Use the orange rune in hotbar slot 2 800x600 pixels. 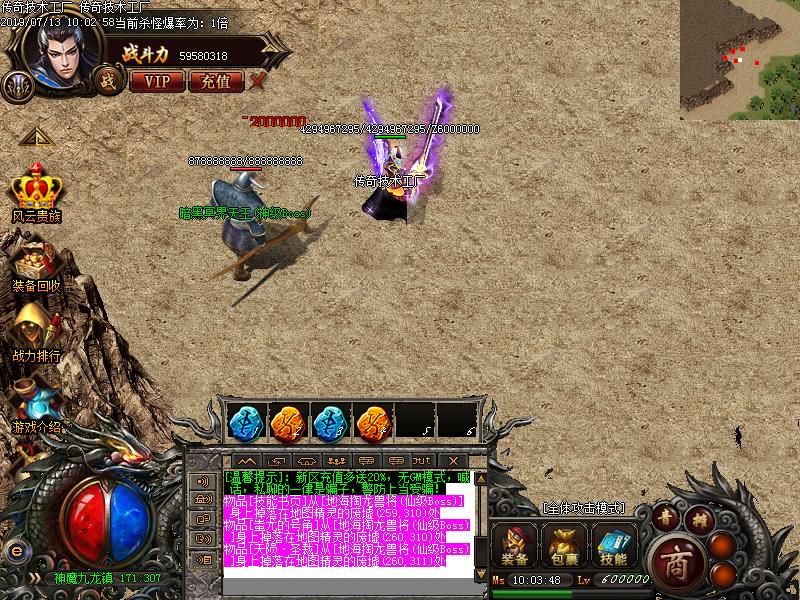[287, 421]
